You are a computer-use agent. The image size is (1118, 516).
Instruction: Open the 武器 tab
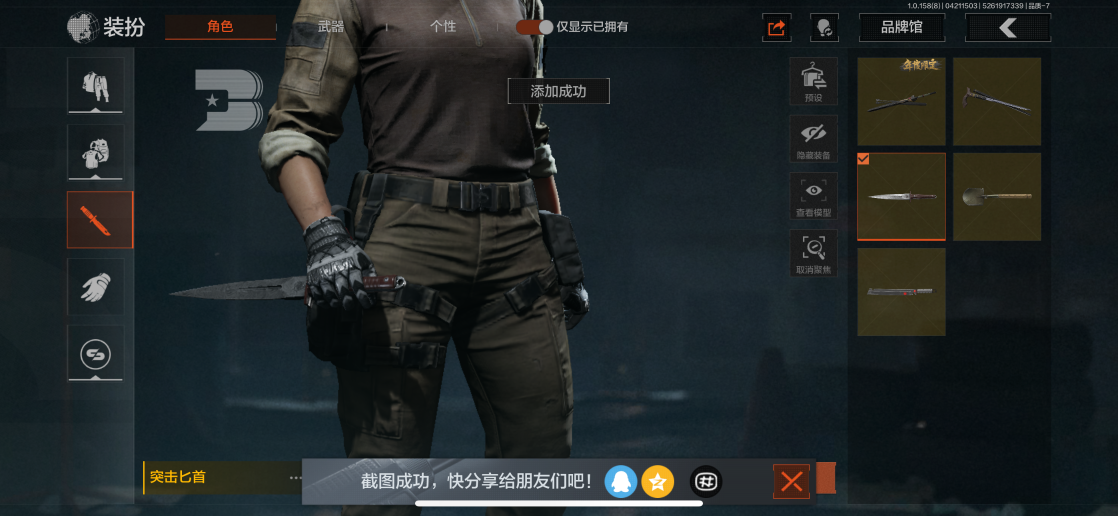point(330,27)
